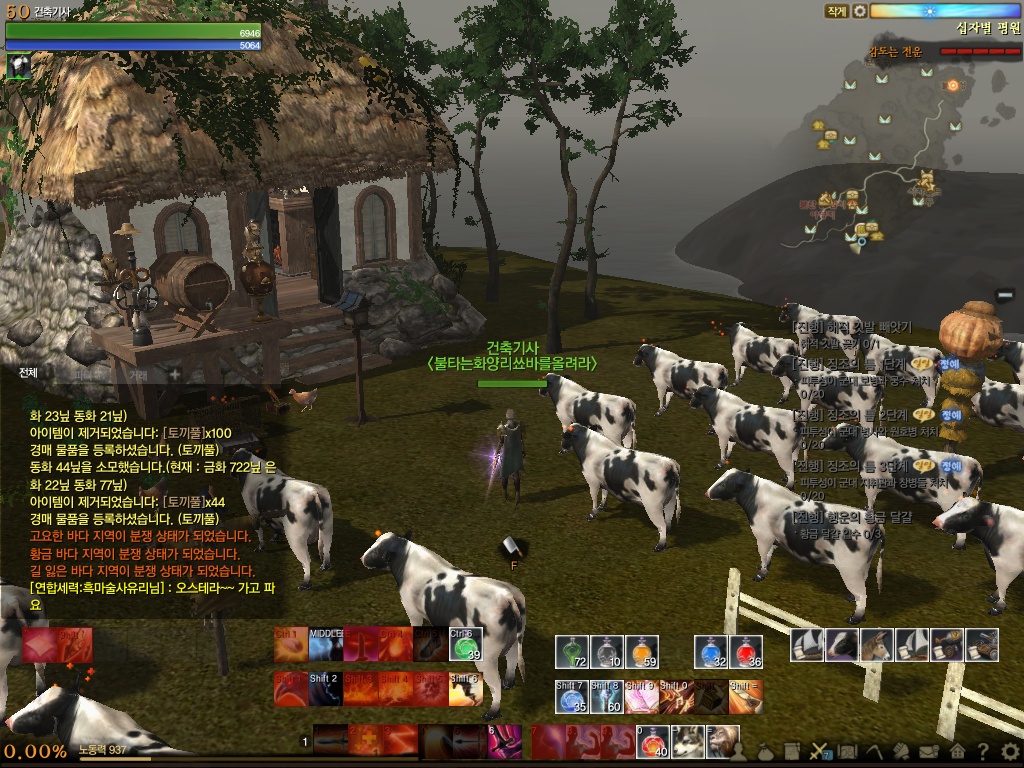Click the 작게 minimap size button

point(836,11)
